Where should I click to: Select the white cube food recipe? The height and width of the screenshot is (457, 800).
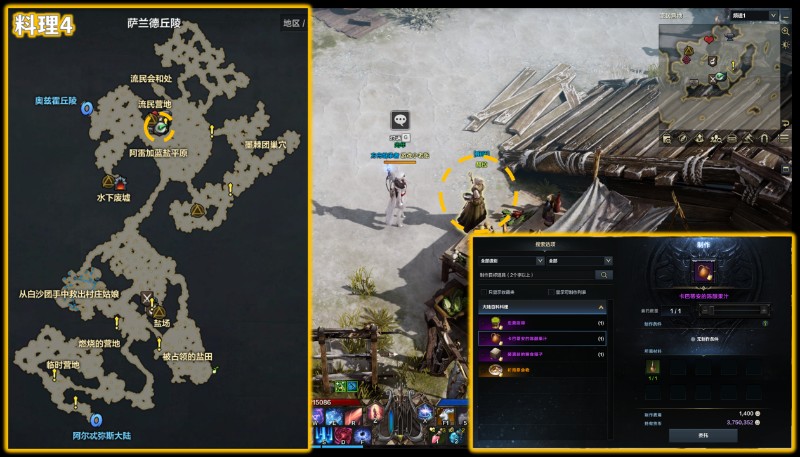coord(543,353)
